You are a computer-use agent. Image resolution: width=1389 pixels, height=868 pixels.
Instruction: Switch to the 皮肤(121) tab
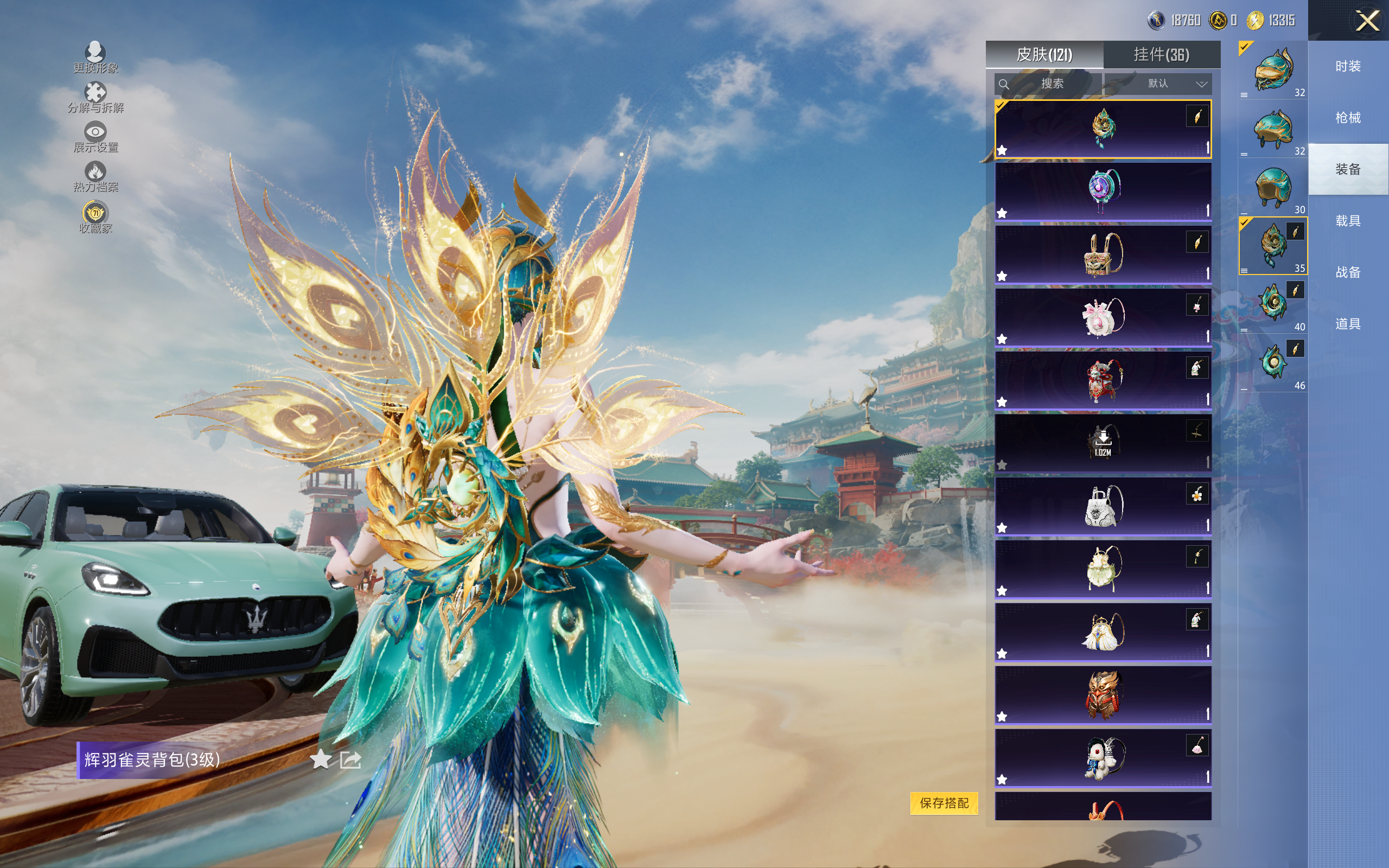point(1043,55)
